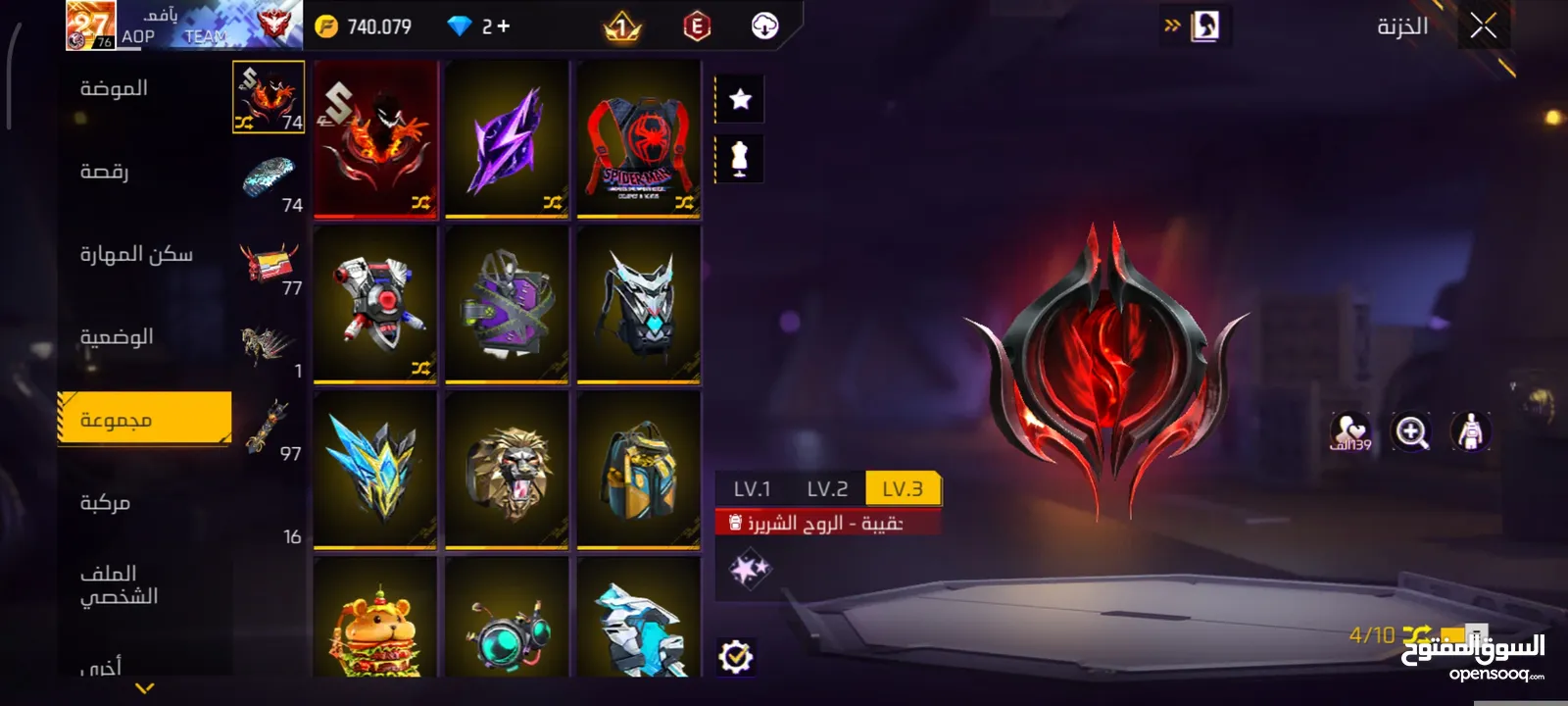Choose the purple lightning crystal backpack

click(x=507, y=138)
